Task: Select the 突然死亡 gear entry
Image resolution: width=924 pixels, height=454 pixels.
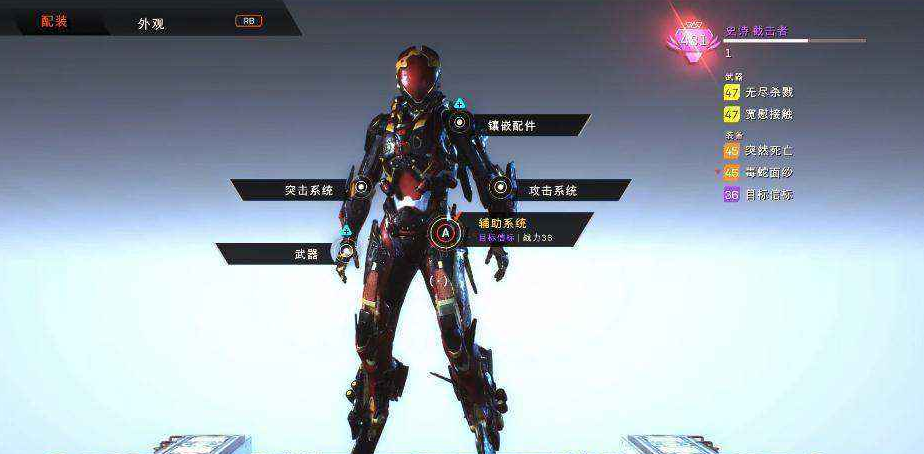Action: click(768, 151)
